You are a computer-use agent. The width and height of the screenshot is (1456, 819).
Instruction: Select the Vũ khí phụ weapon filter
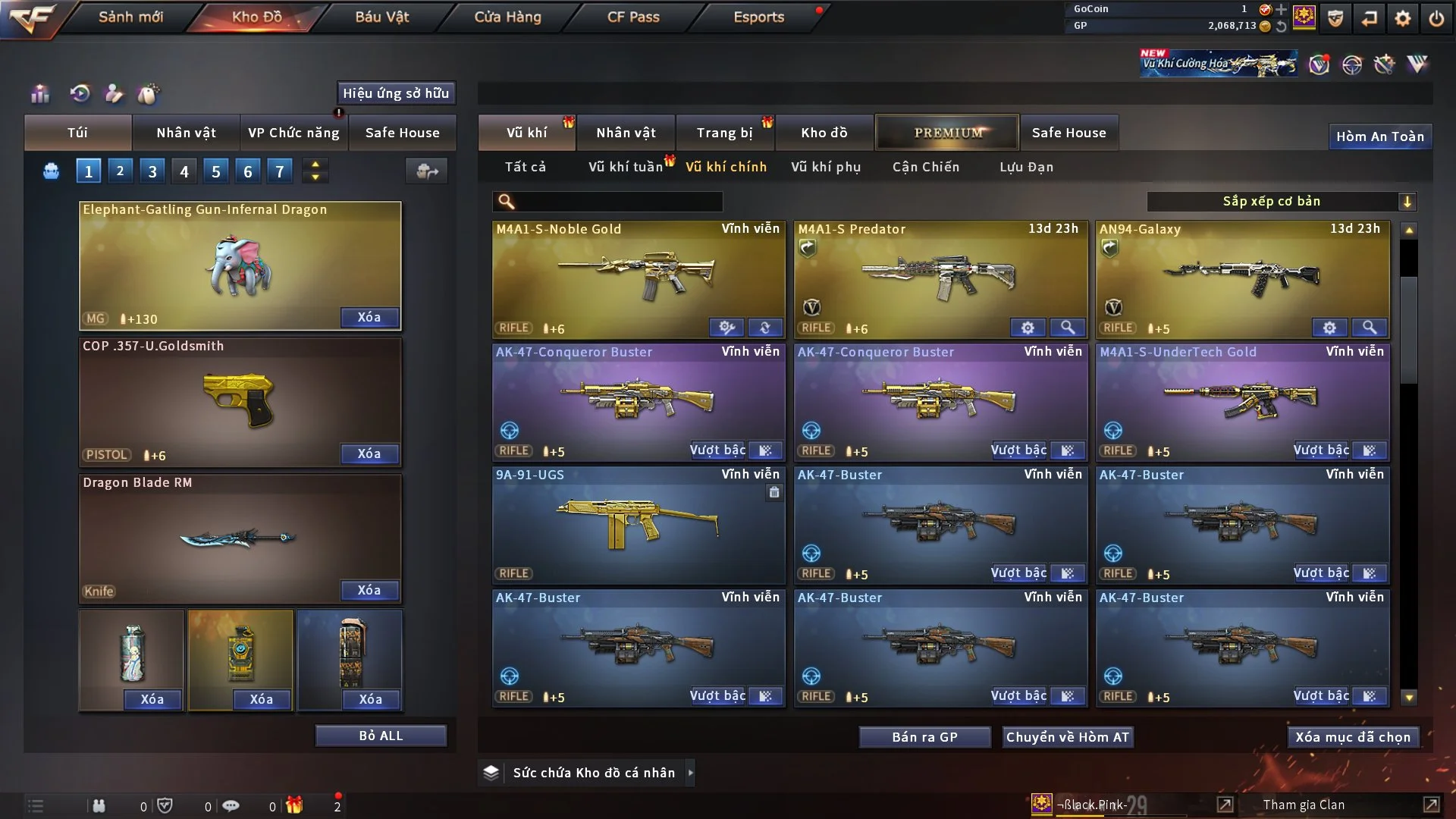pyautogui.click(x=826, y=167)
